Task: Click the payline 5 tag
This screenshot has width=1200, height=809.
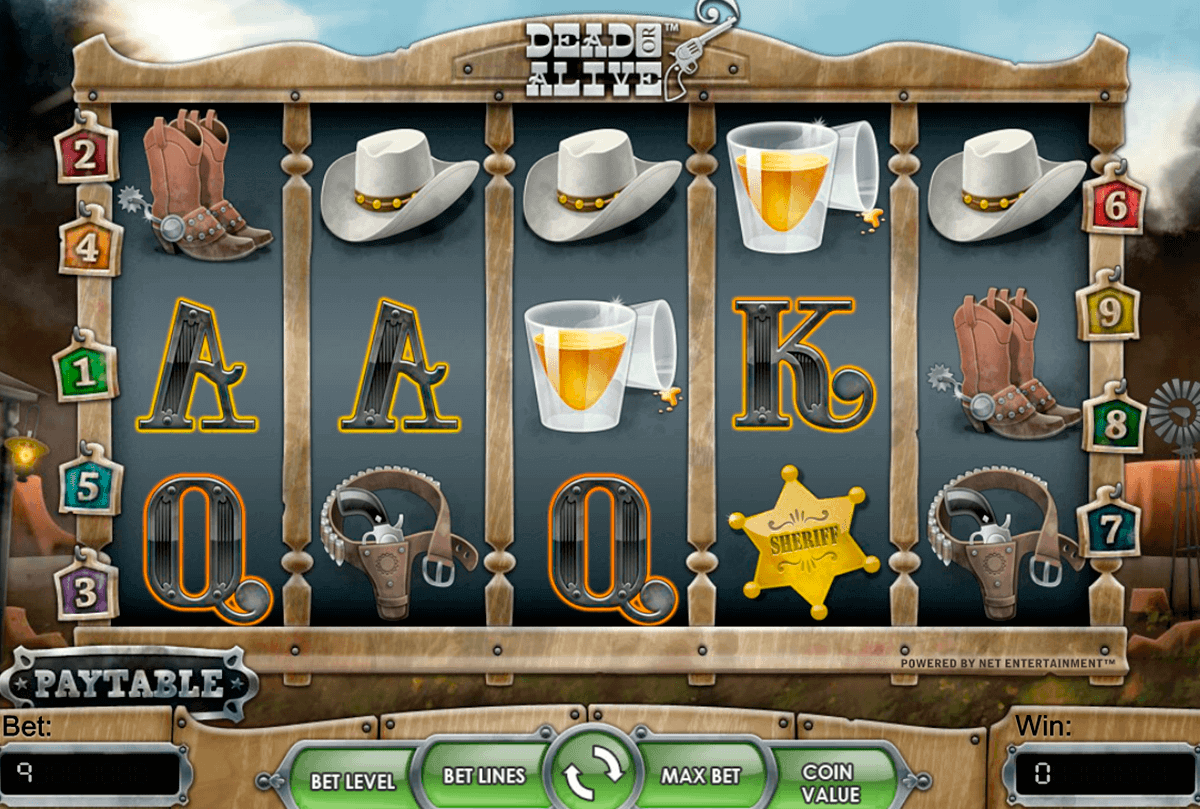Action: tap(88, 488)
